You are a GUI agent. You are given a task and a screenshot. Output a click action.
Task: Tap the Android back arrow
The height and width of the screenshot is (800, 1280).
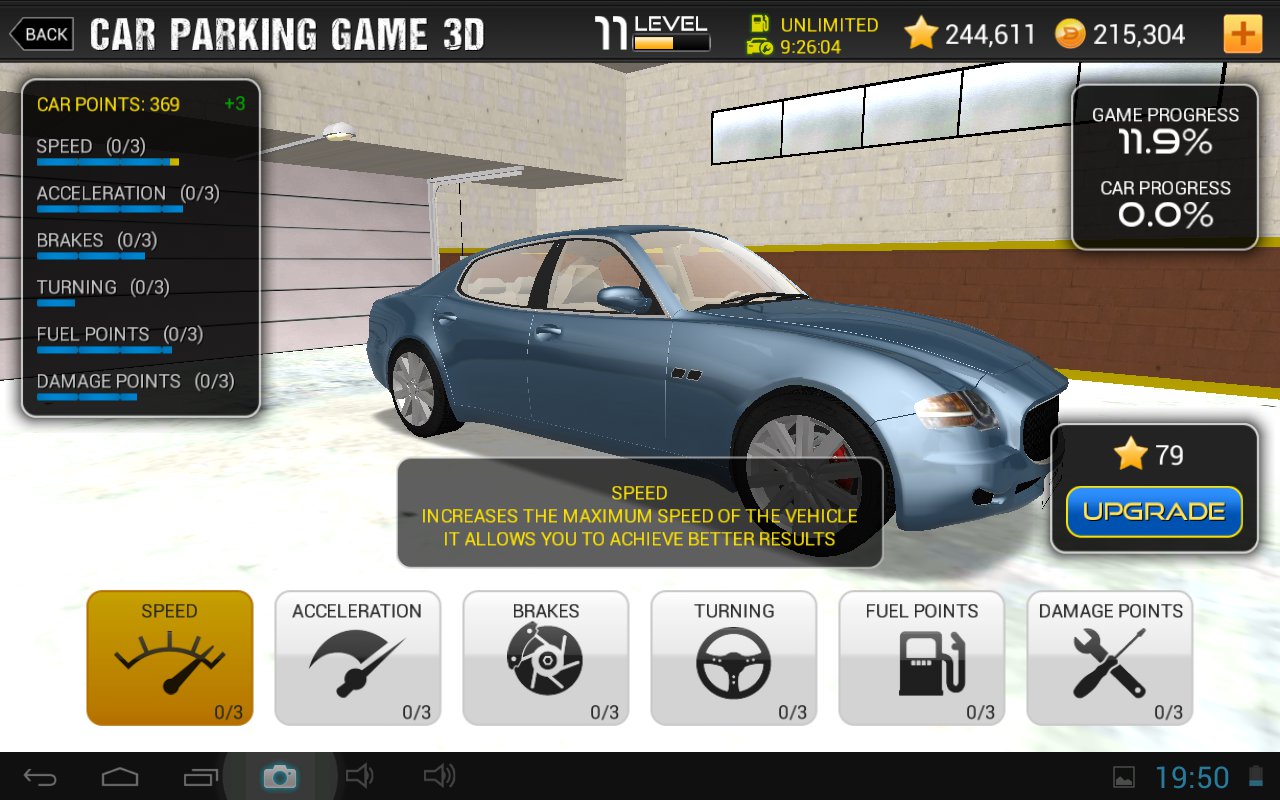click(41, 777)
